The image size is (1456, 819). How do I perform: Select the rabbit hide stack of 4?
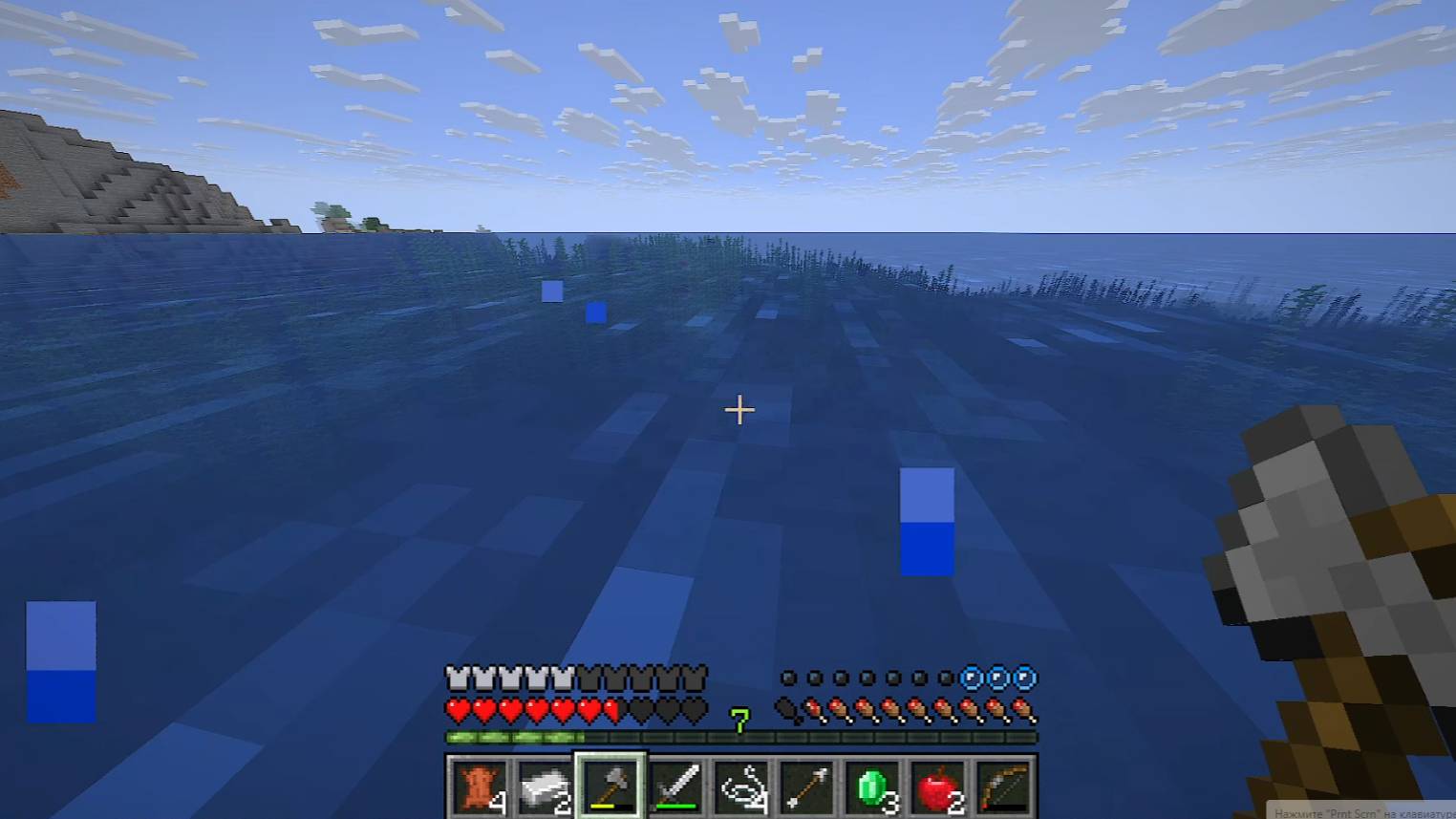(x=481, y=784)
